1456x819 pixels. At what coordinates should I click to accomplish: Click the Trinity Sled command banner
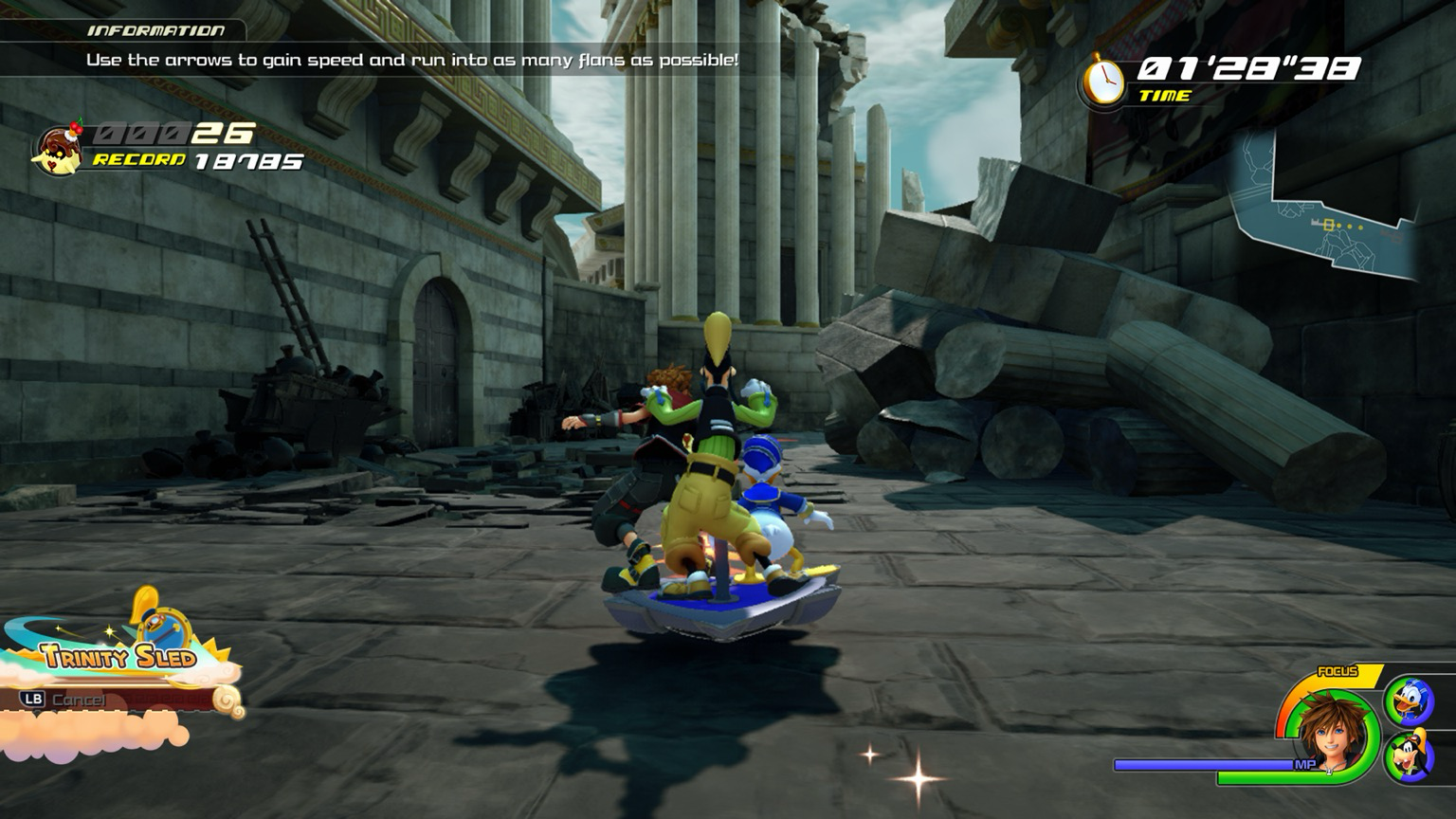pos(118,654)
